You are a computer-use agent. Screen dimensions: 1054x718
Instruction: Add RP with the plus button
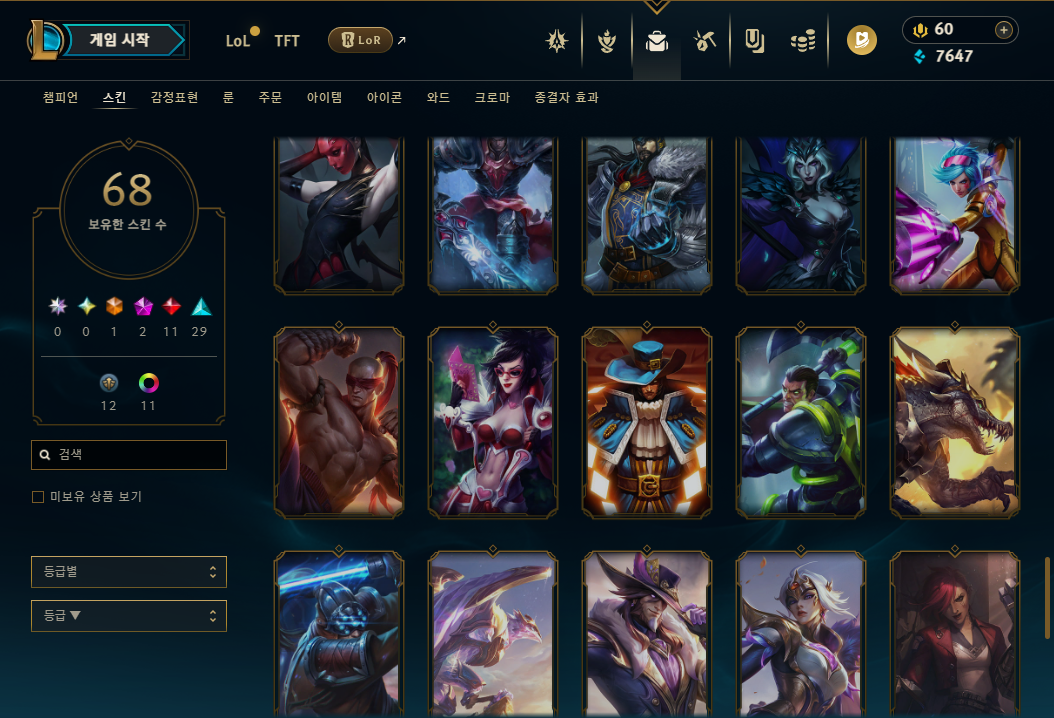[x=1003, y=30]
